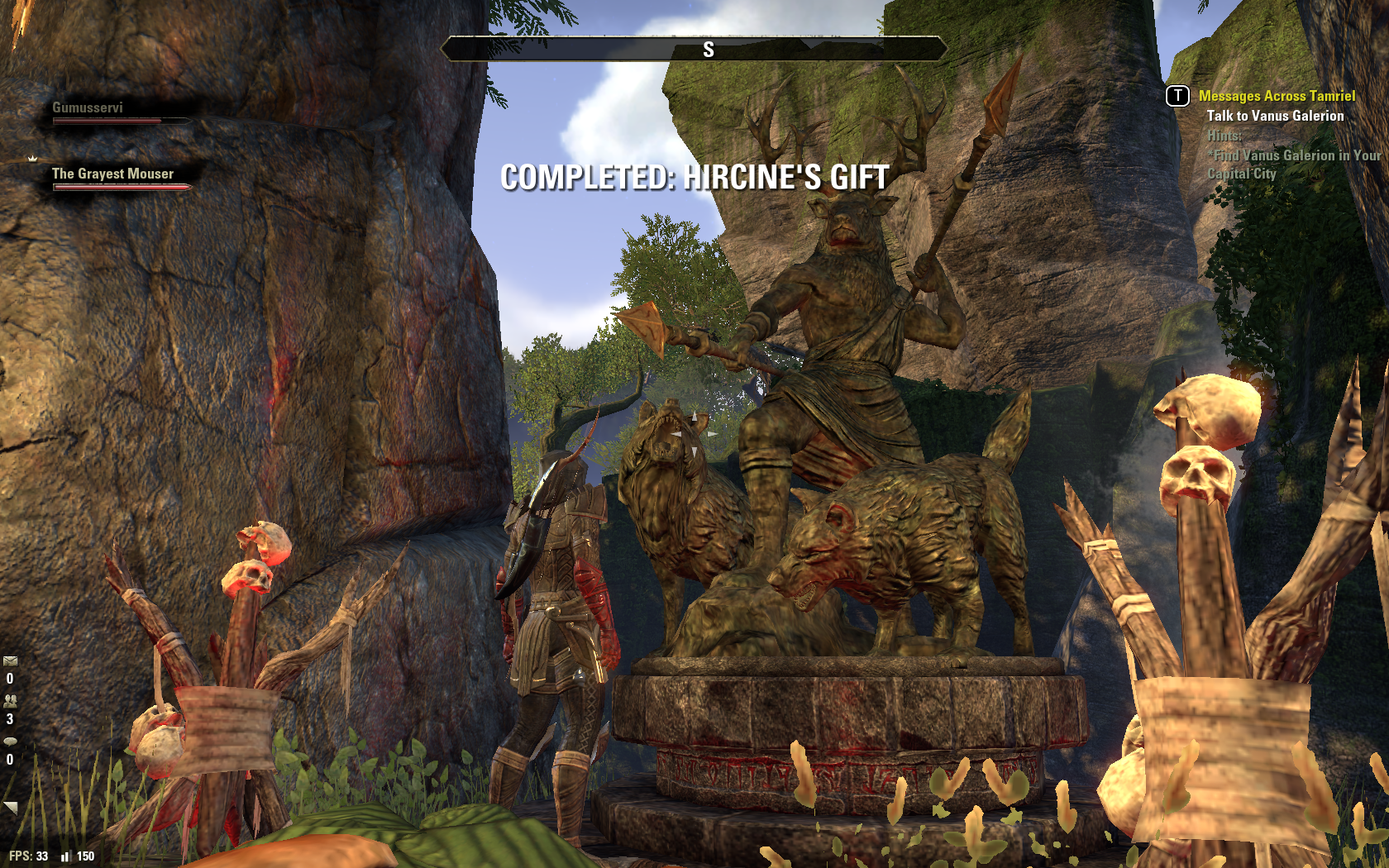Open the friends list icon

(x=10, y=700)
